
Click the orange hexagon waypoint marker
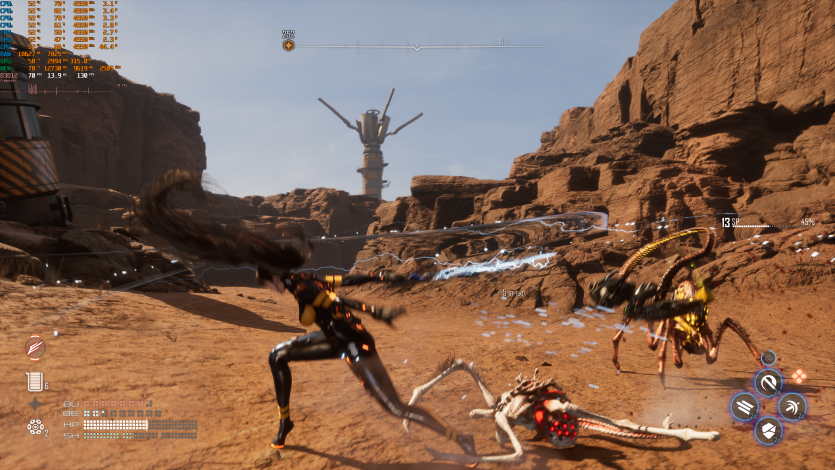coord(288,45)
